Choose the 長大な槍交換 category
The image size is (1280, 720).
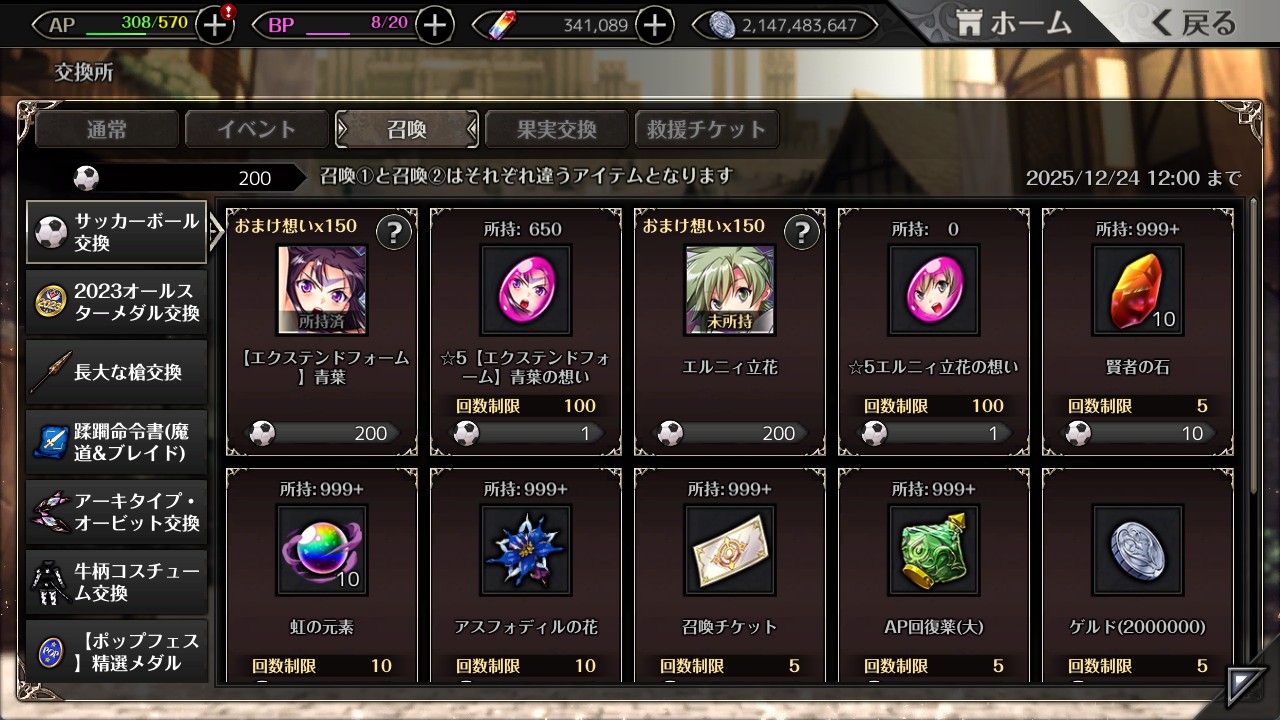coord(117,372)
